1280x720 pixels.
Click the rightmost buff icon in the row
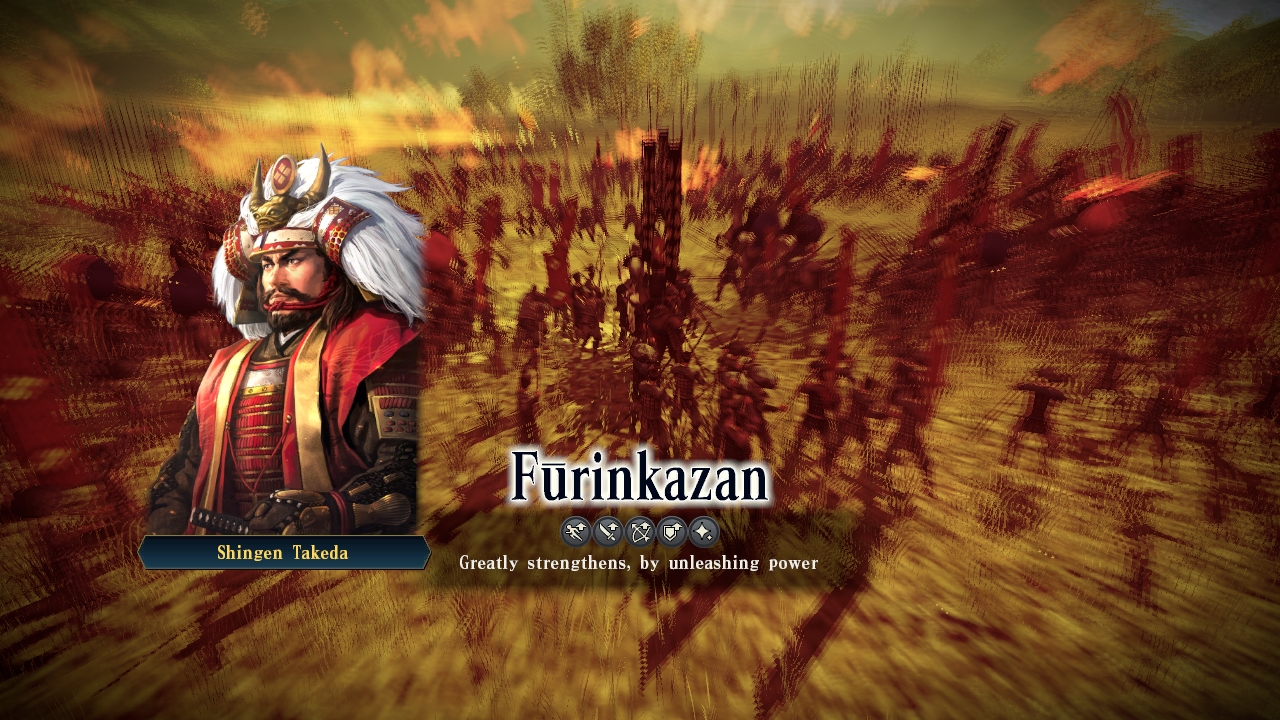705,532
